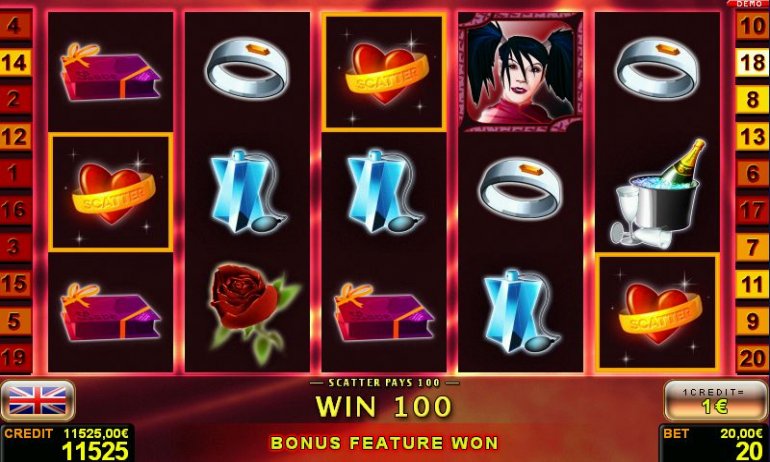Highlight payline number 14
The height and width of the screenshot is (462, 770).
pos(15,63)
